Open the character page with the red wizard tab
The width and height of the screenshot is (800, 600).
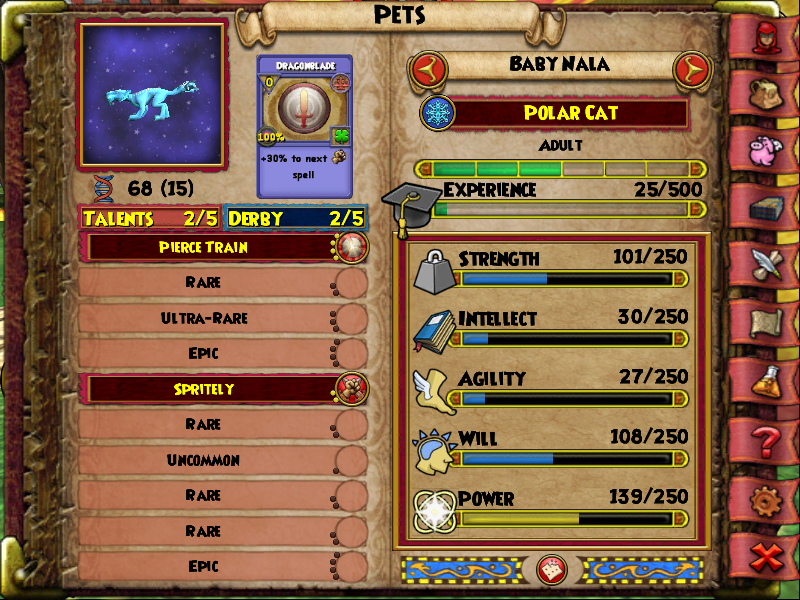coord(767,39)
